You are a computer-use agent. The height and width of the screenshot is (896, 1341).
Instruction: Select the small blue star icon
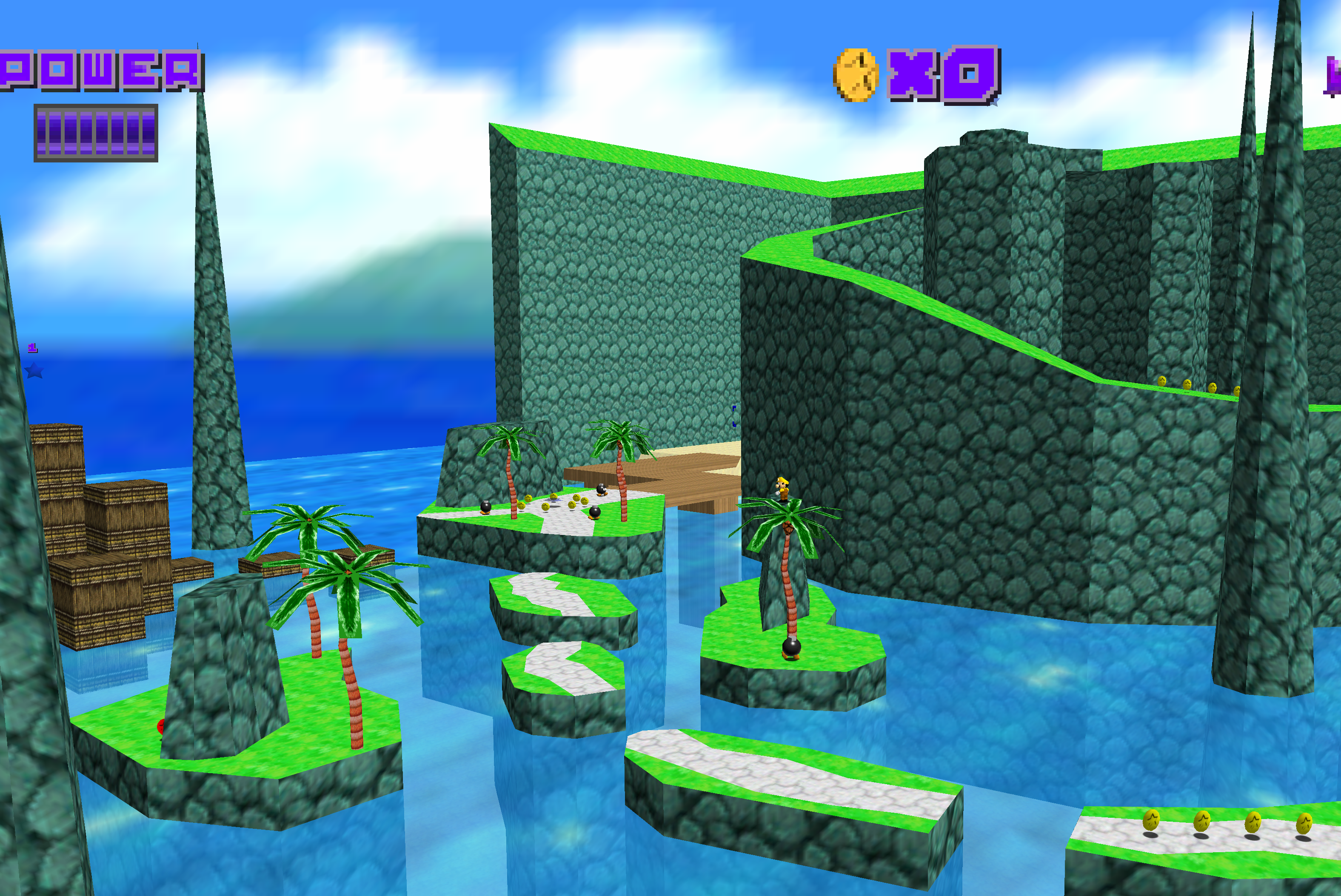(34, 371)
